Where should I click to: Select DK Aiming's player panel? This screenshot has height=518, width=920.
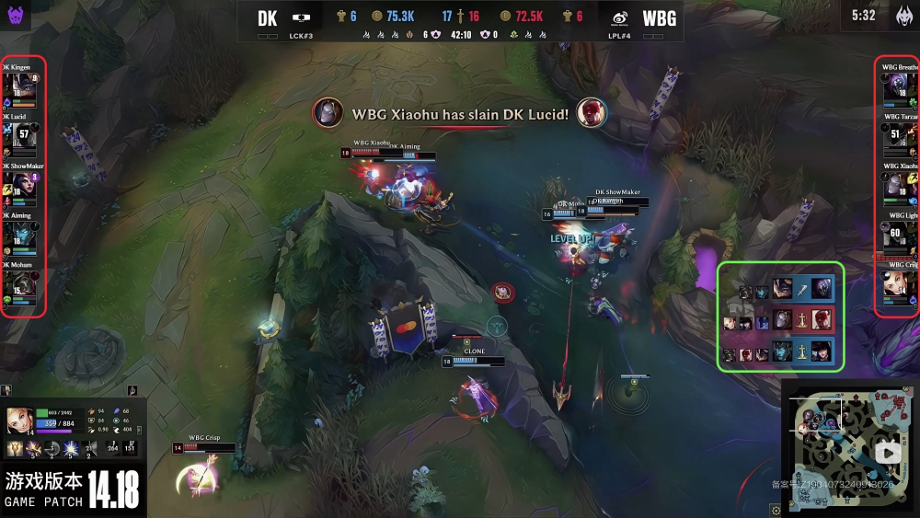coord(22,235)
